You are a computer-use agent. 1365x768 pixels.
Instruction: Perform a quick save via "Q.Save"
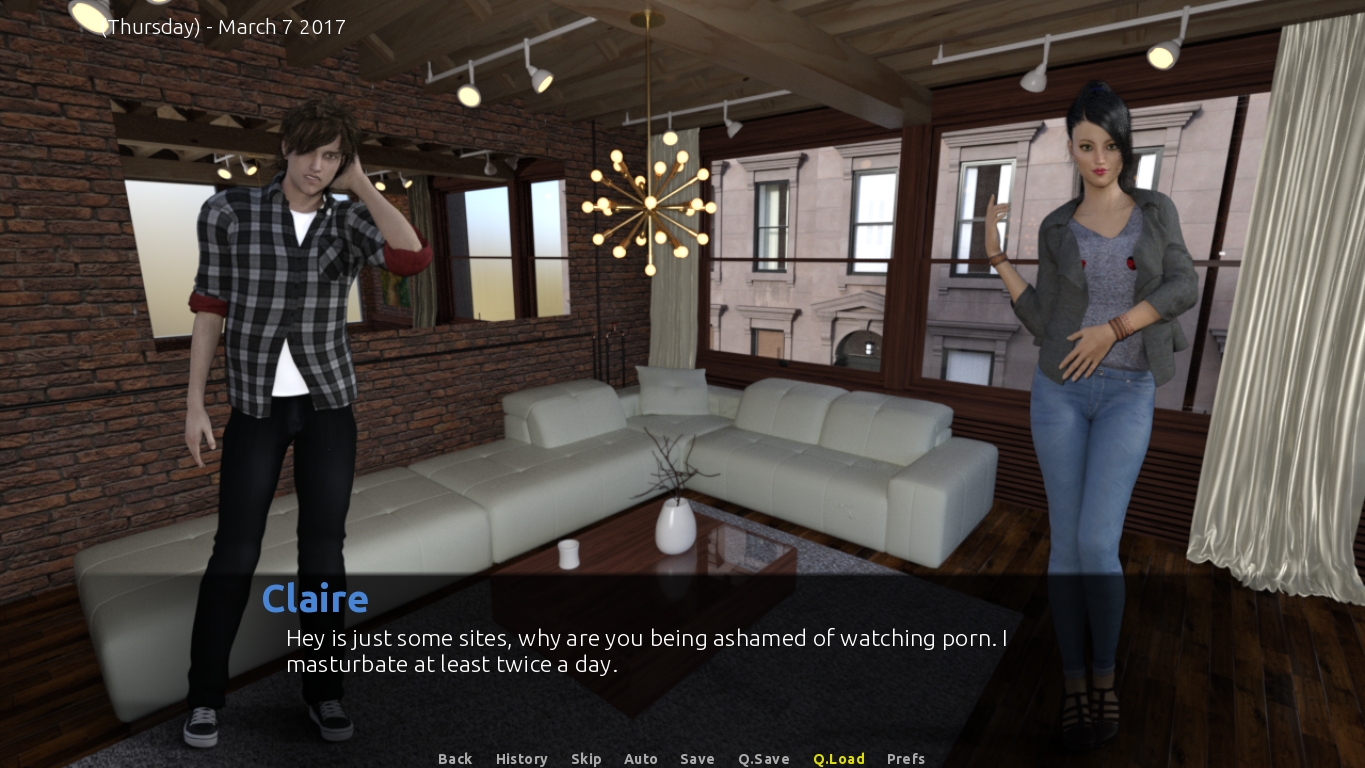763,759
